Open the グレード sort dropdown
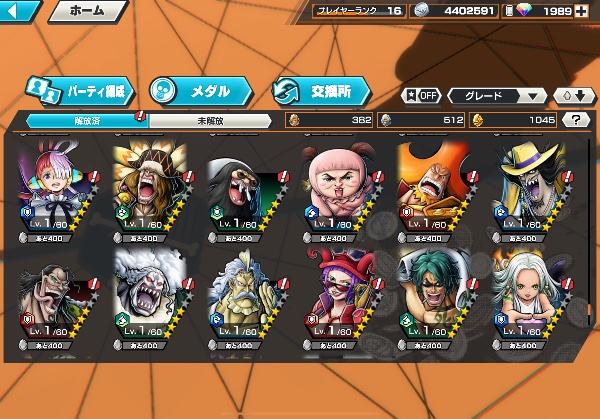 [497, 96]
